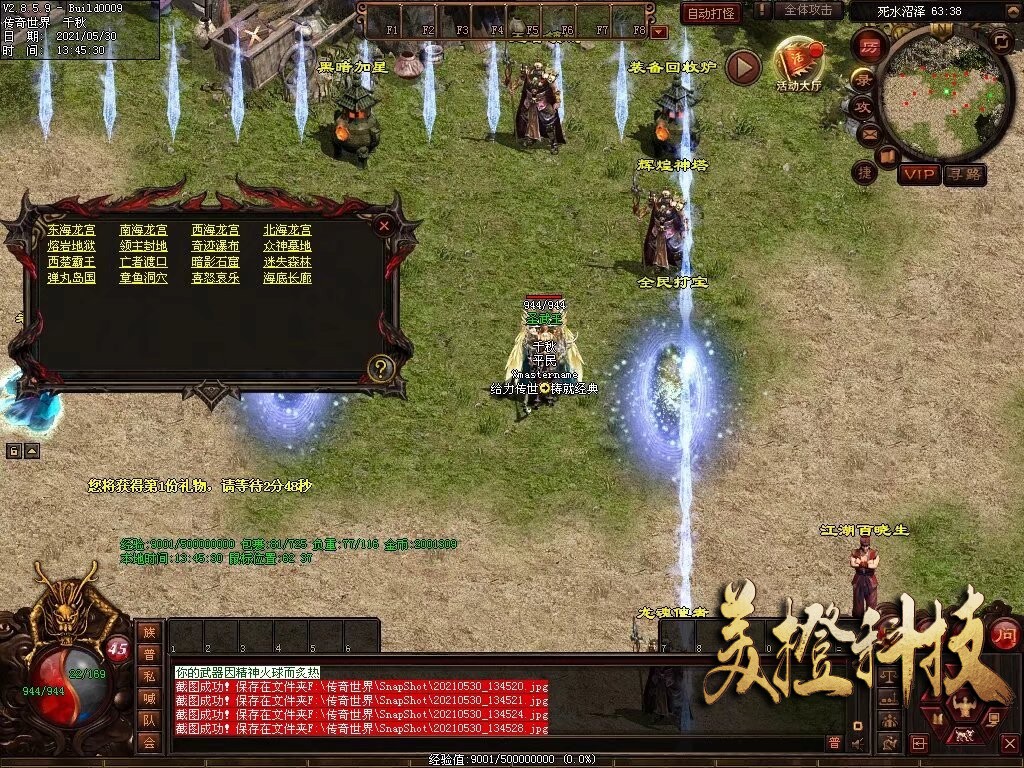Screen dimensions: 1024x768
Task: Activate the 寻路 pathfinding button
Action: tap(965, 174)
